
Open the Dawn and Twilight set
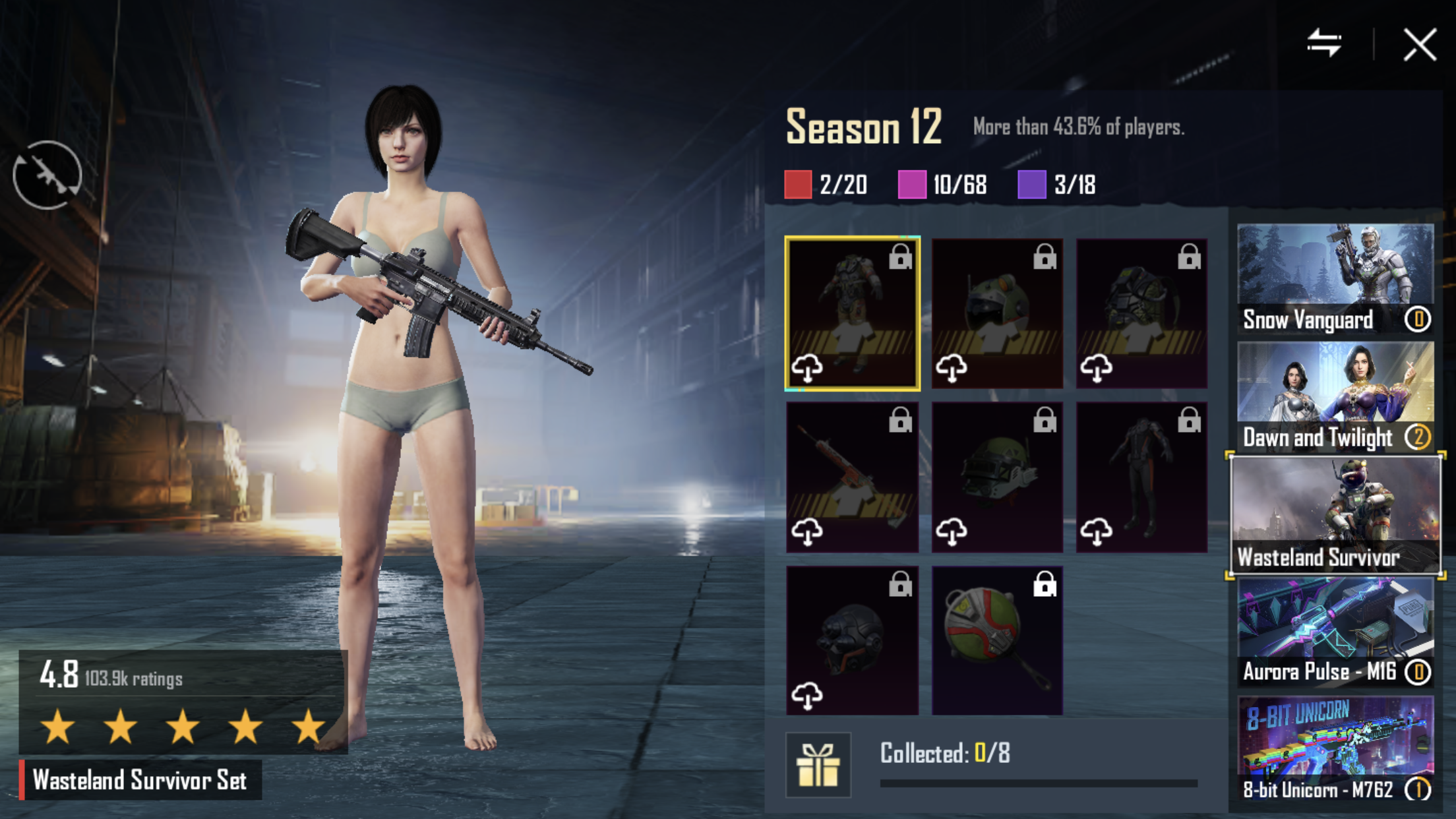[x=1335, y=397]
